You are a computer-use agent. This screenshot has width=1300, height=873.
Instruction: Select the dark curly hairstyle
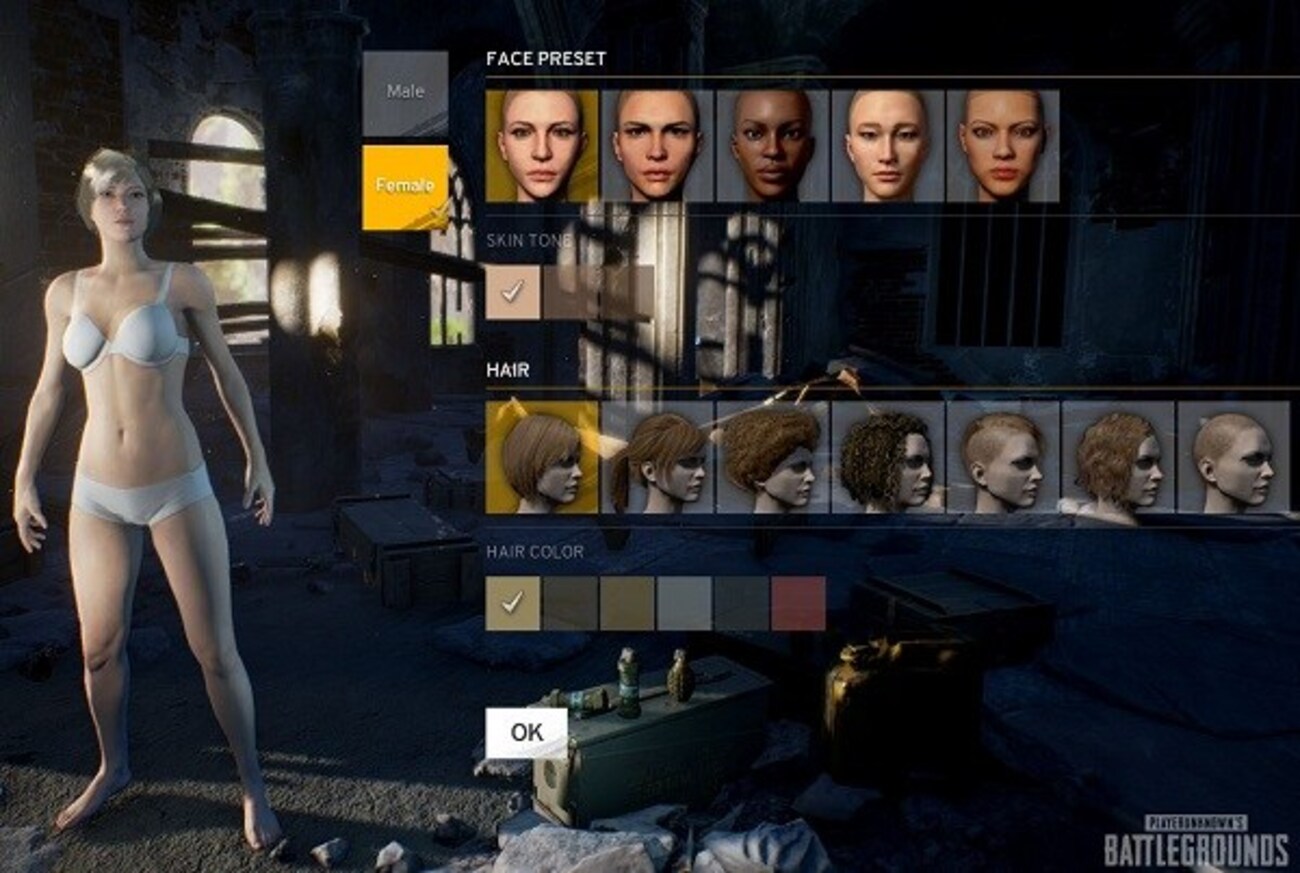pos(886,457)
